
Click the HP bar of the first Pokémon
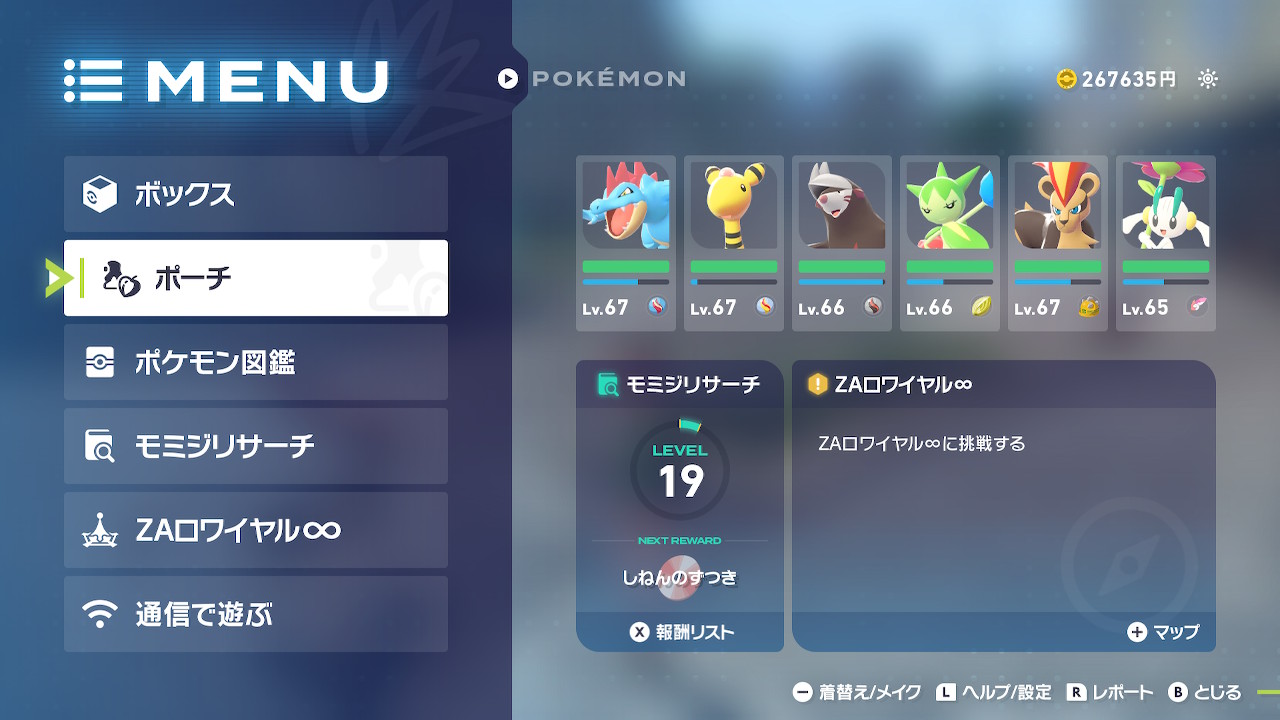click(626, 268)
